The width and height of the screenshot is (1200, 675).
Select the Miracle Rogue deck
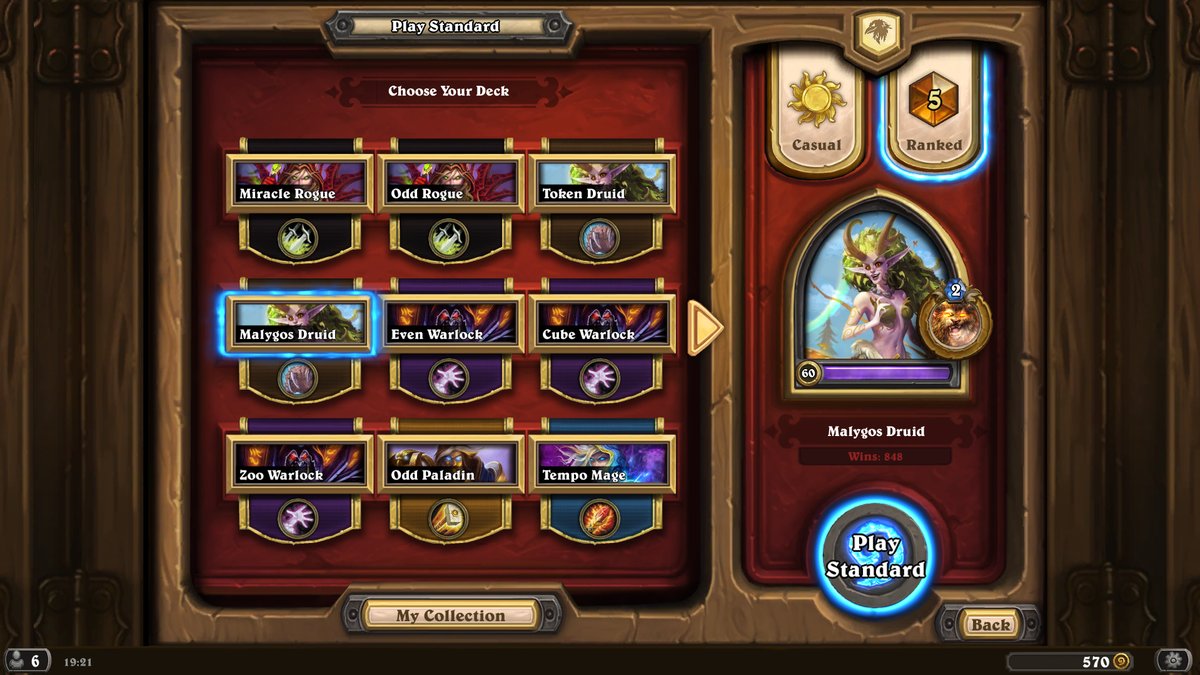click(299, 183)
